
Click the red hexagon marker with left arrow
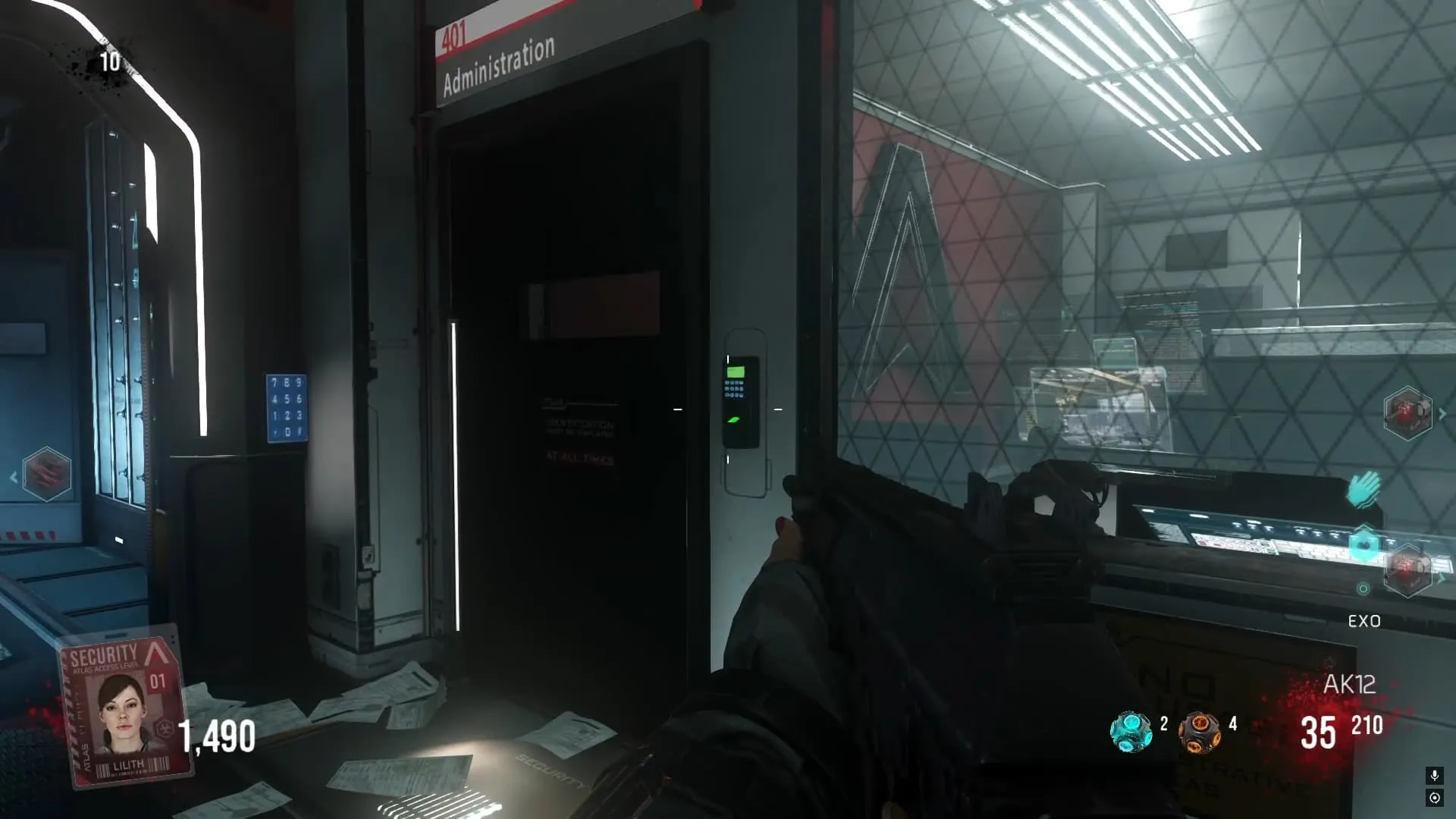[46, 475]
